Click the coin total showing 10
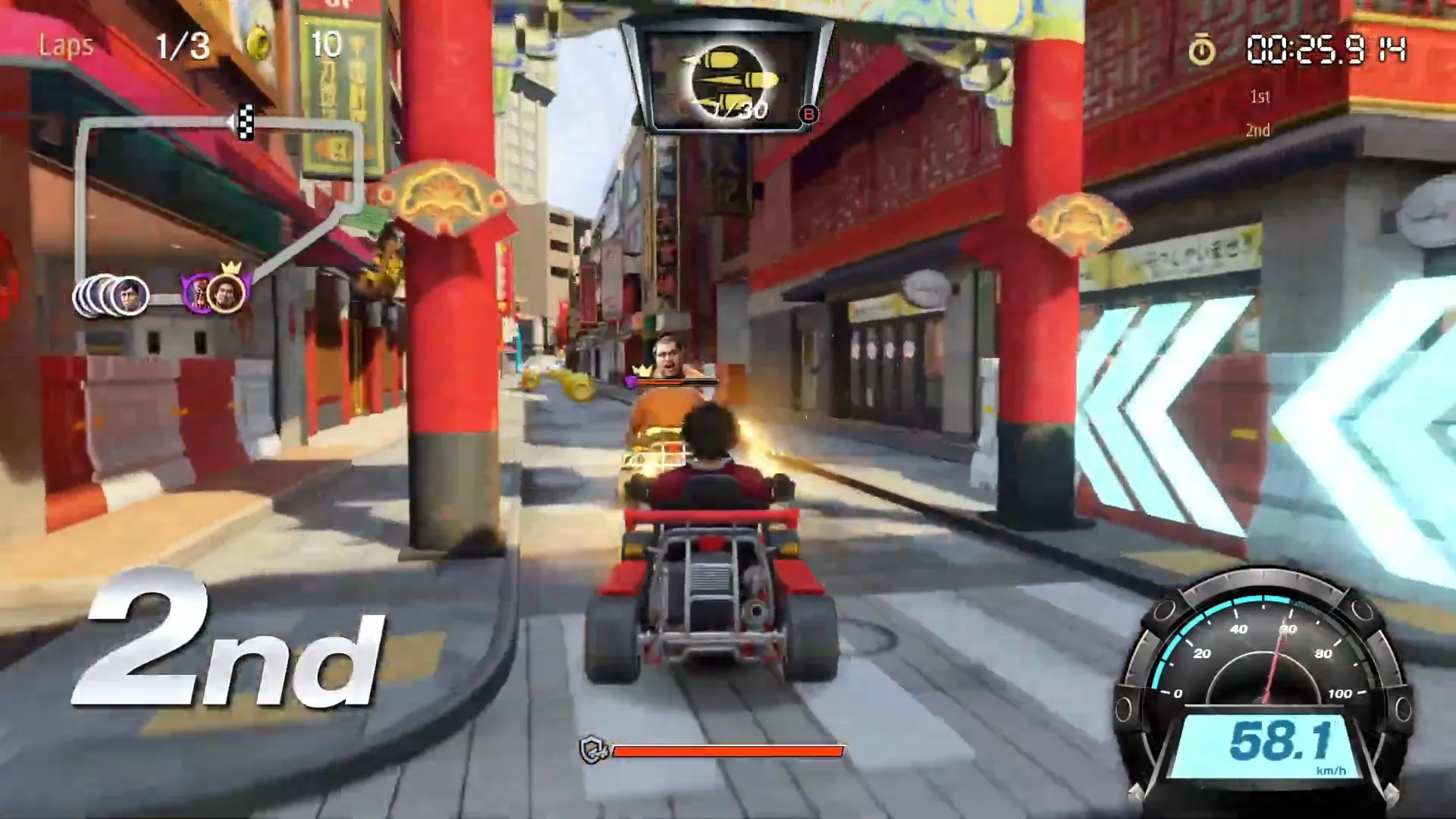 click(x=326, y=44)
